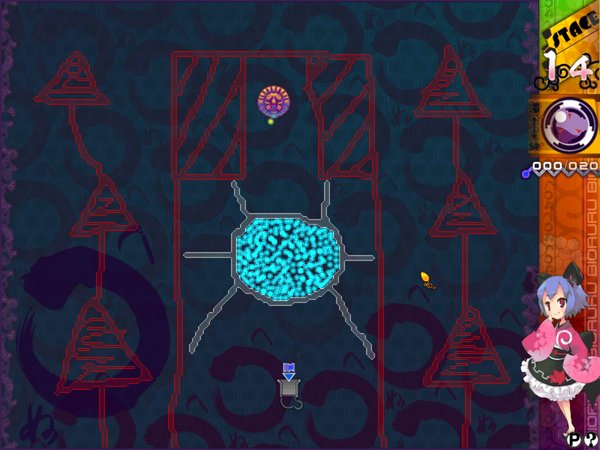Click the purple orb icon under the stage number

pyautogui.click(x=568, y=126)
